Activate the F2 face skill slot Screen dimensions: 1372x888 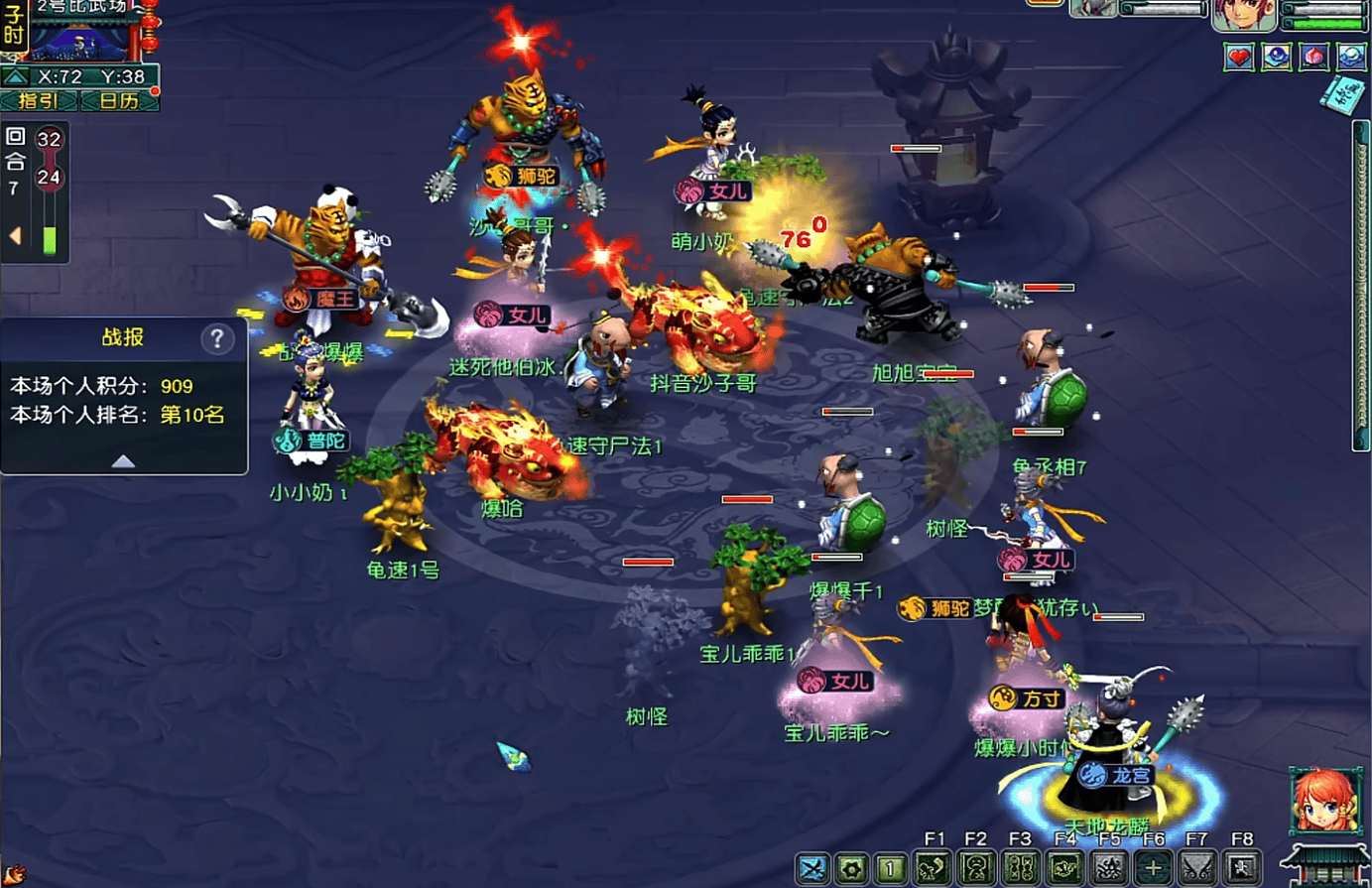click(976, 868)
